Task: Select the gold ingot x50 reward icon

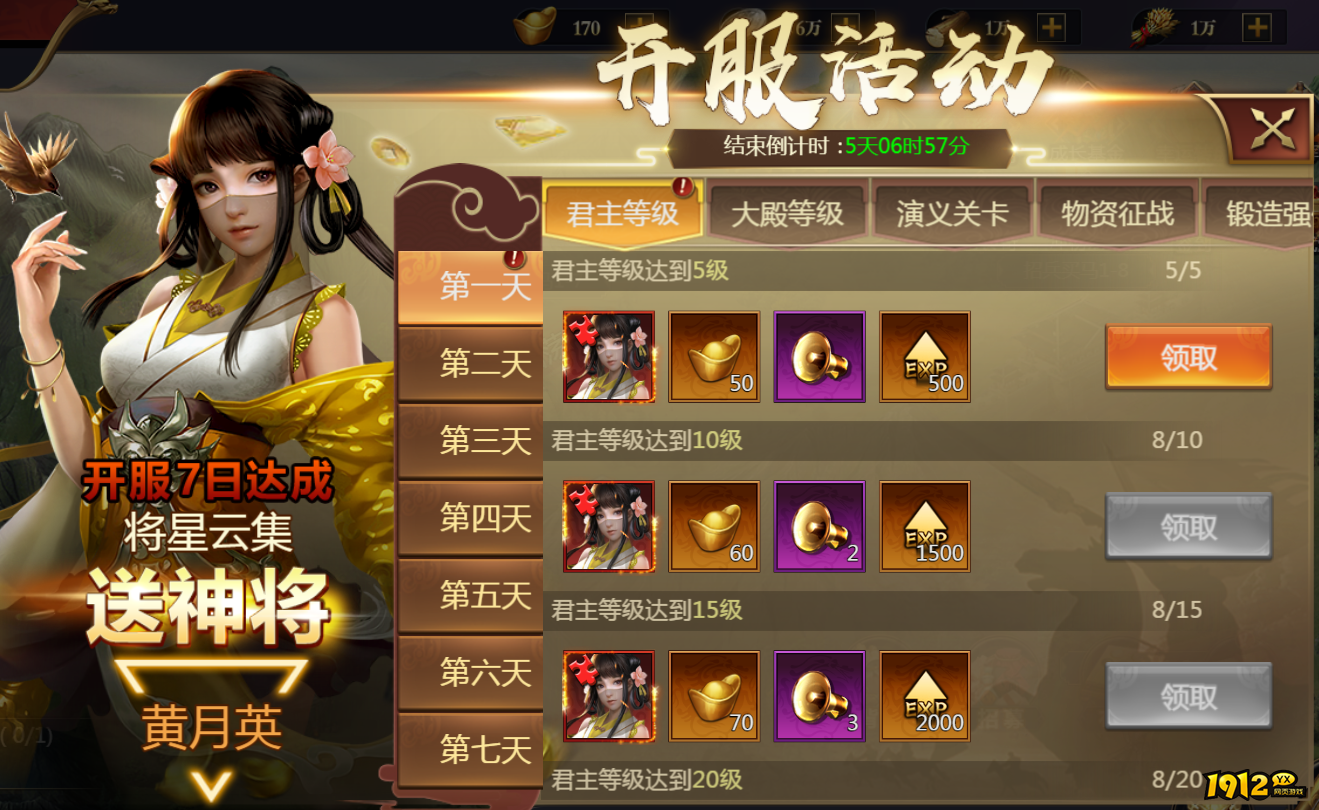Action: pyautogui.click(x=714, y=357)
